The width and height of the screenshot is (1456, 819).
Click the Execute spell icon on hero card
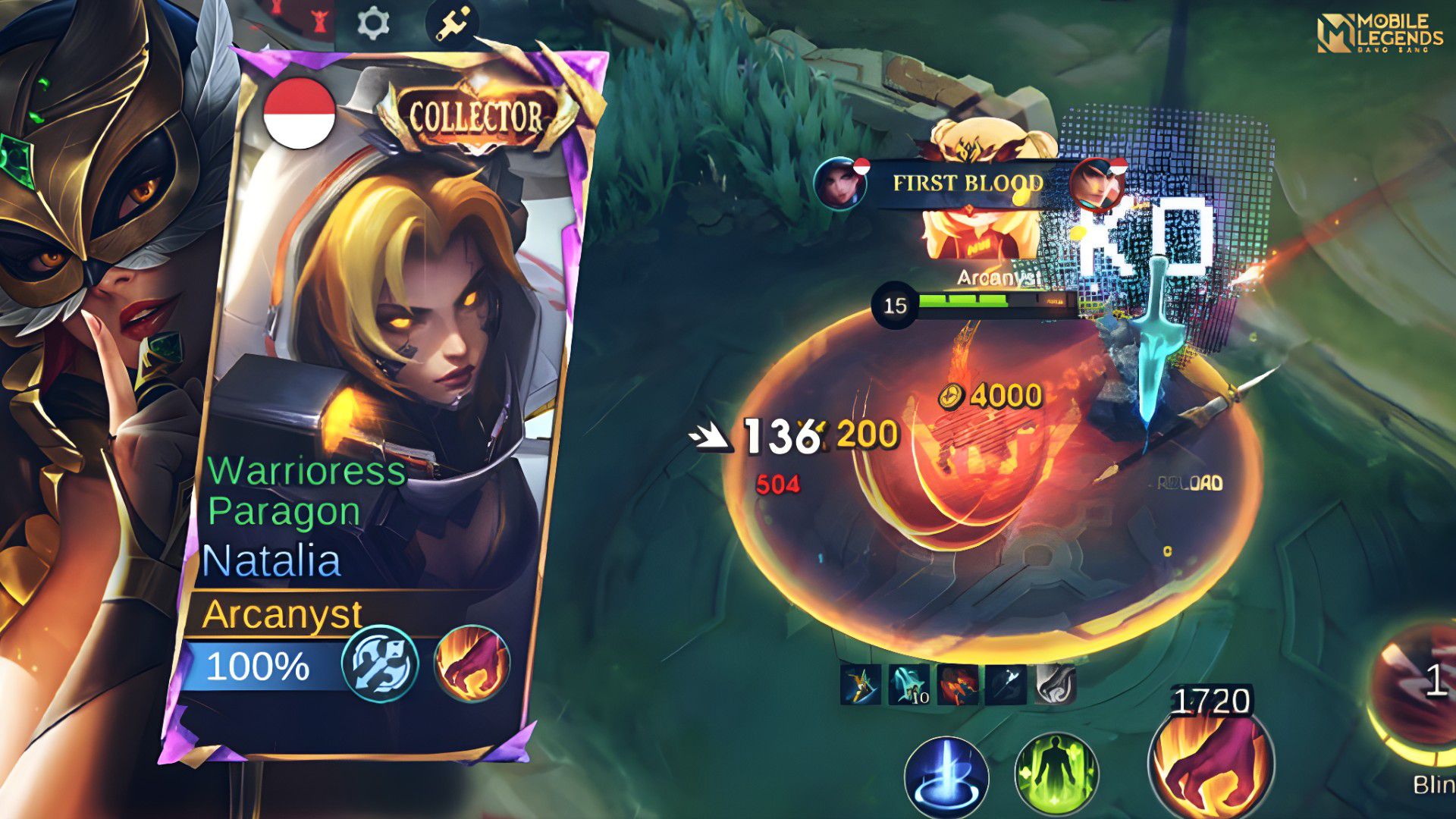point(472,664)
